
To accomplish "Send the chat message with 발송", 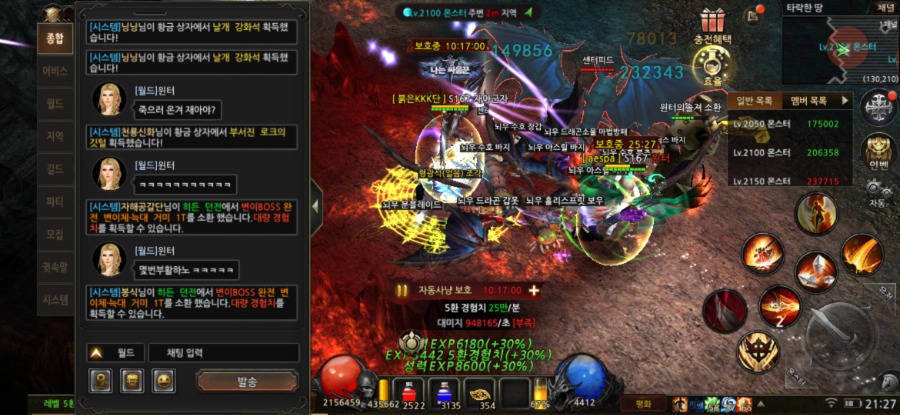I will click(x=247, y=381).
